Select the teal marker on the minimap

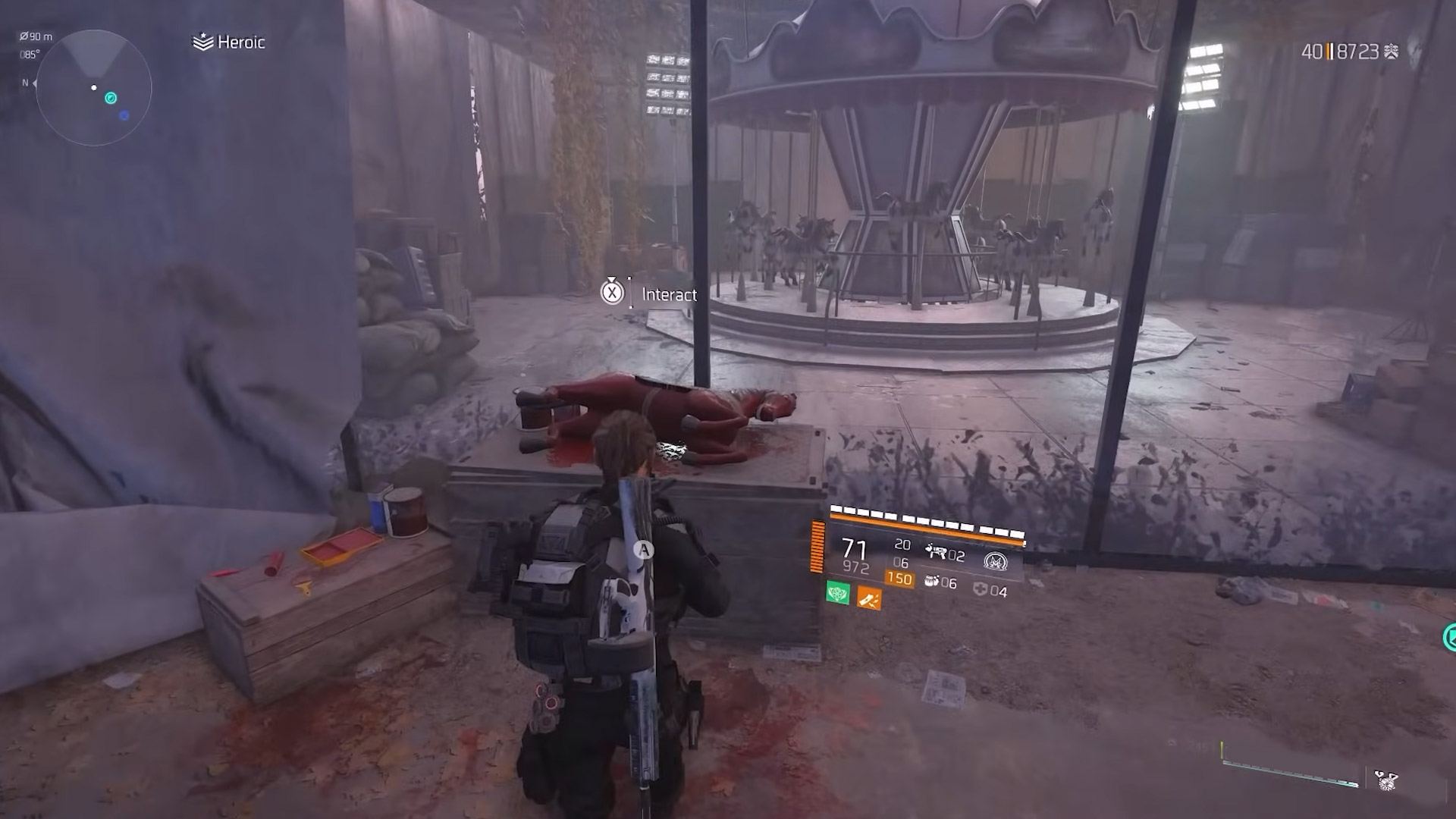(111, 98)
